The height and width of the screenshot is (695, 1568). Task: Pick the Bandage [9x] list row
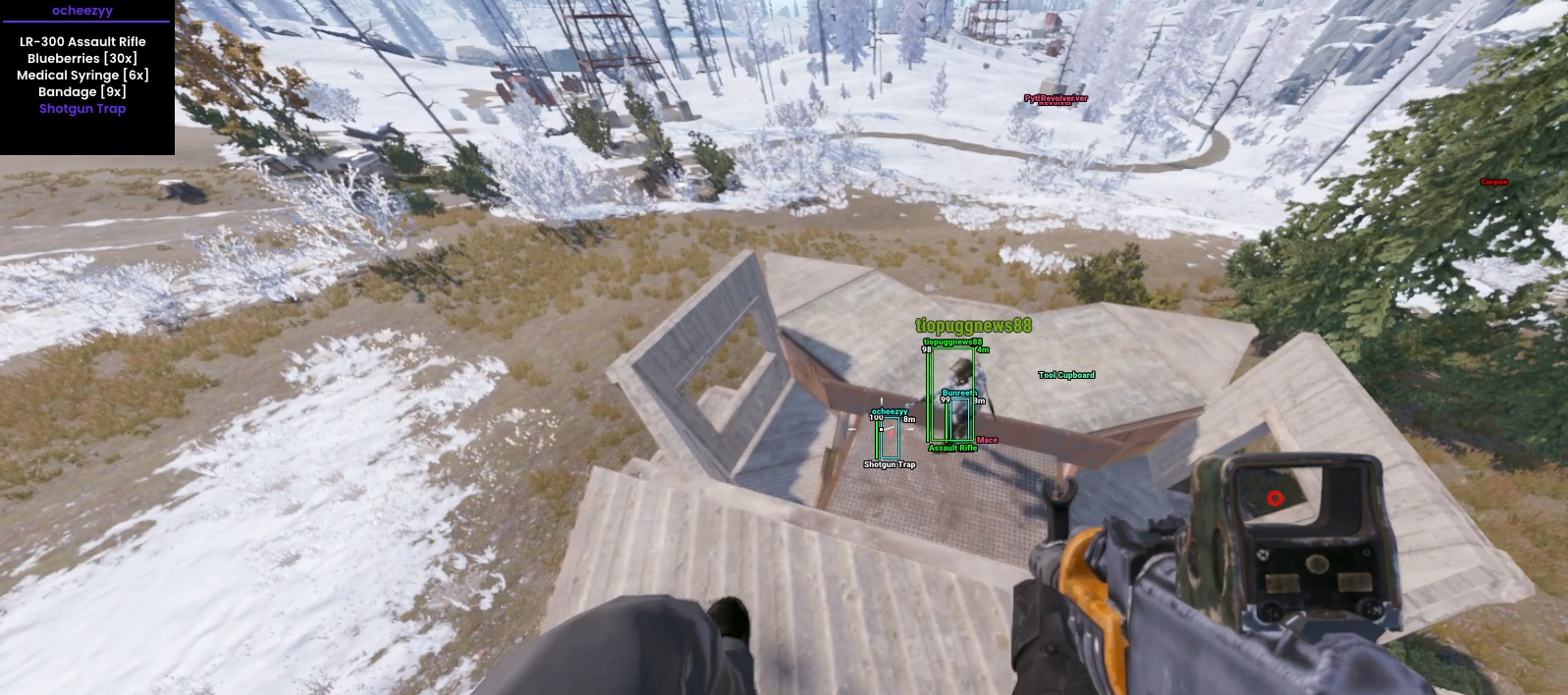coord(82,92)
